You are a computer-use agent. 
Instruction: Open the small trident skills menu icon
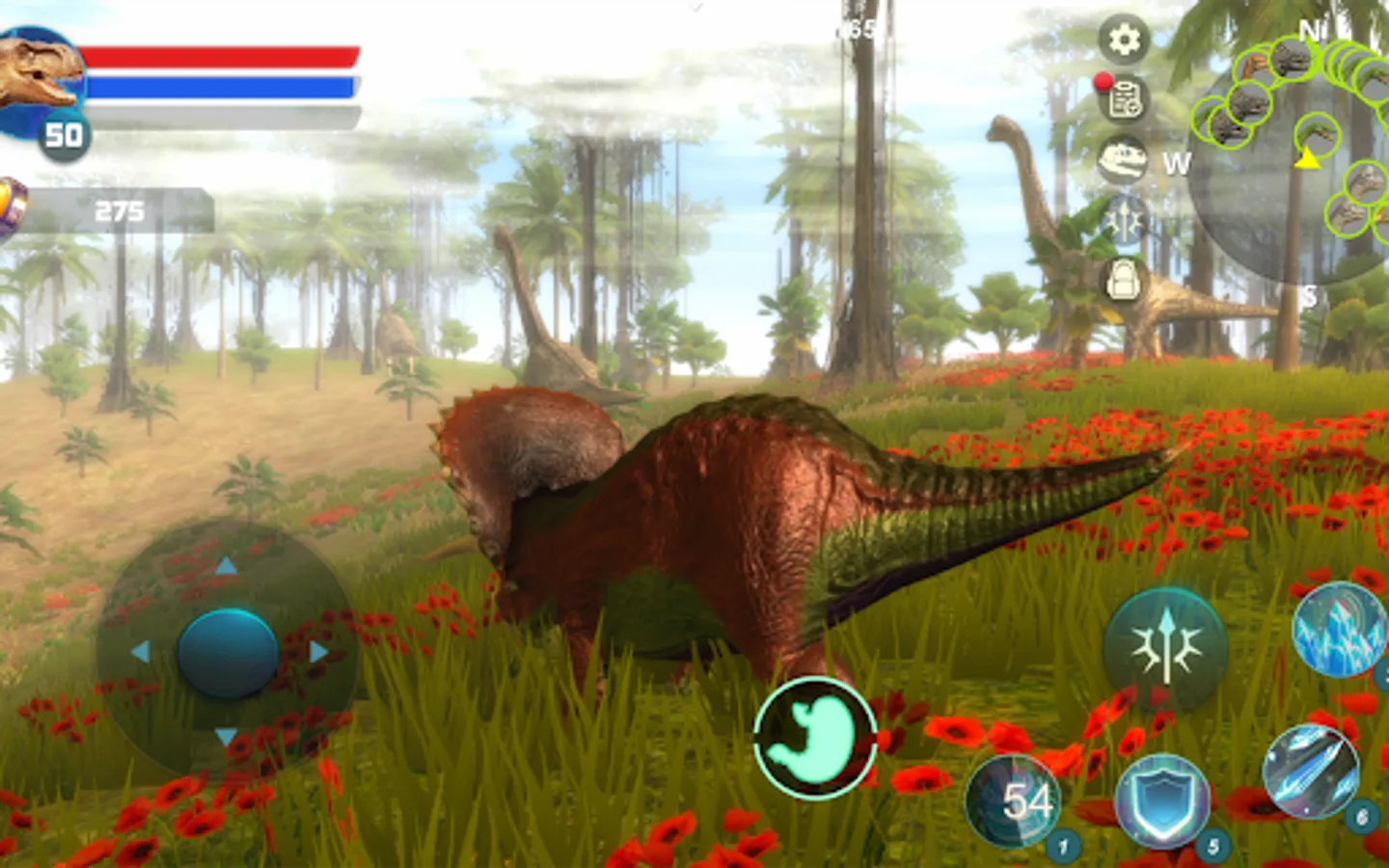(x=1125, y=221)
